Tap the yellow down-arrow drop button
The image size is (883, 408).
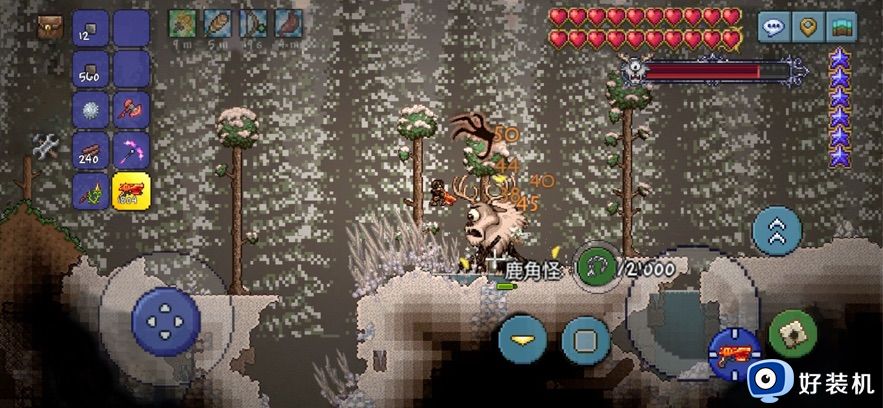(x=522, y=339)
